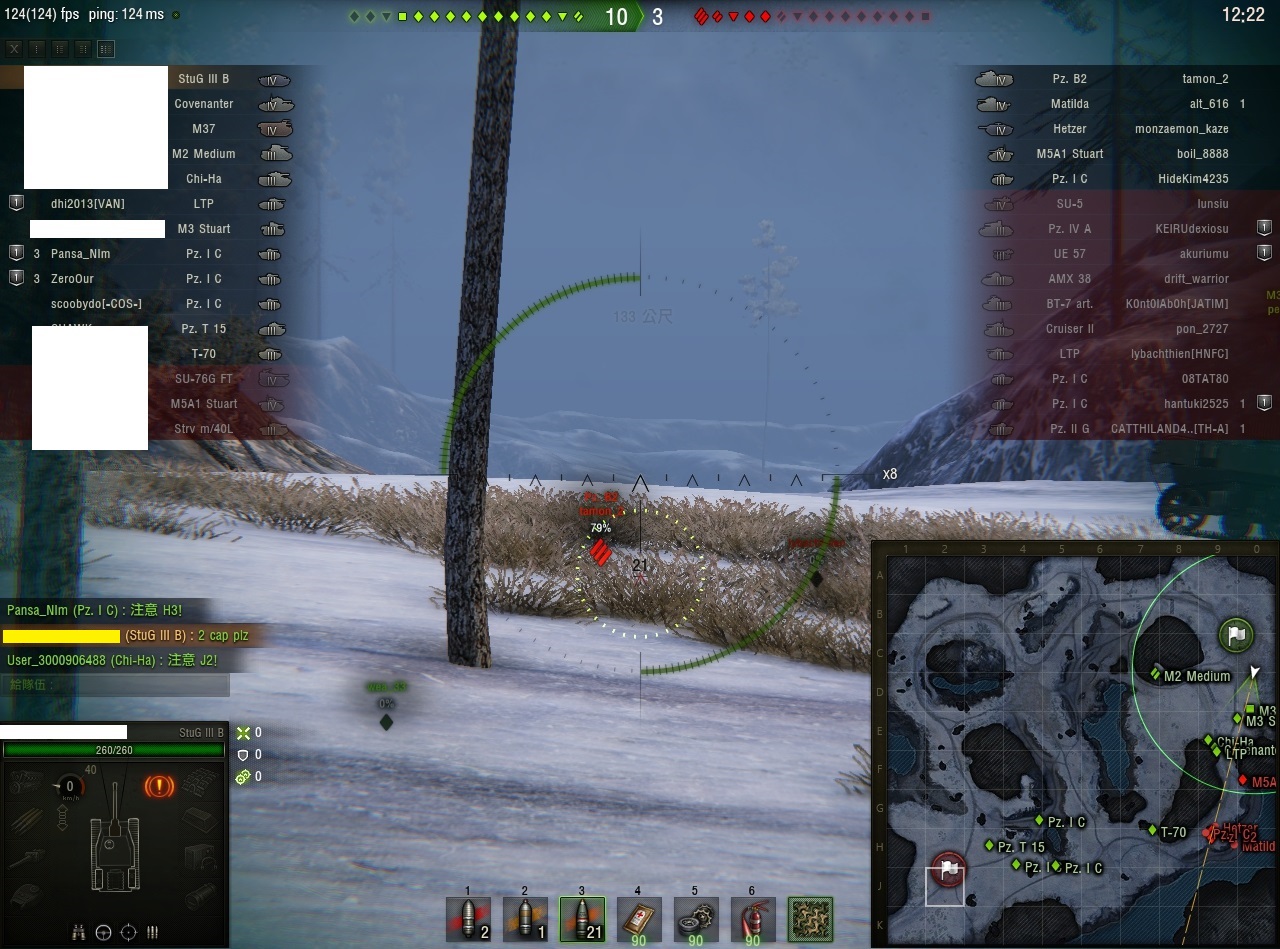This screenshot has width=1280, height=949.
Task: Select Pansa_NIm row in the allied list
Action: 80,254
